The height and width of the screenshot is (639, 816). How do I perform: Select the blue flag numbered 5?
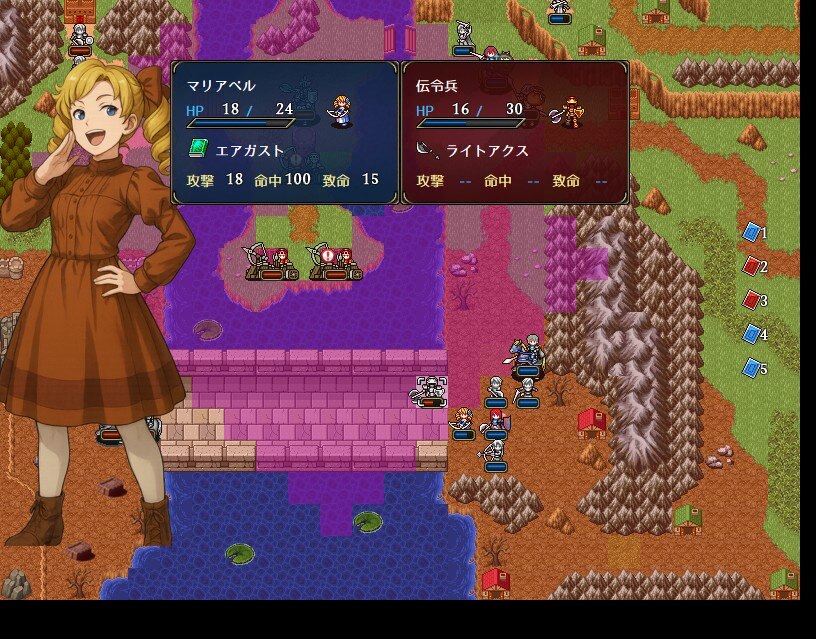[x=752, y=368]
